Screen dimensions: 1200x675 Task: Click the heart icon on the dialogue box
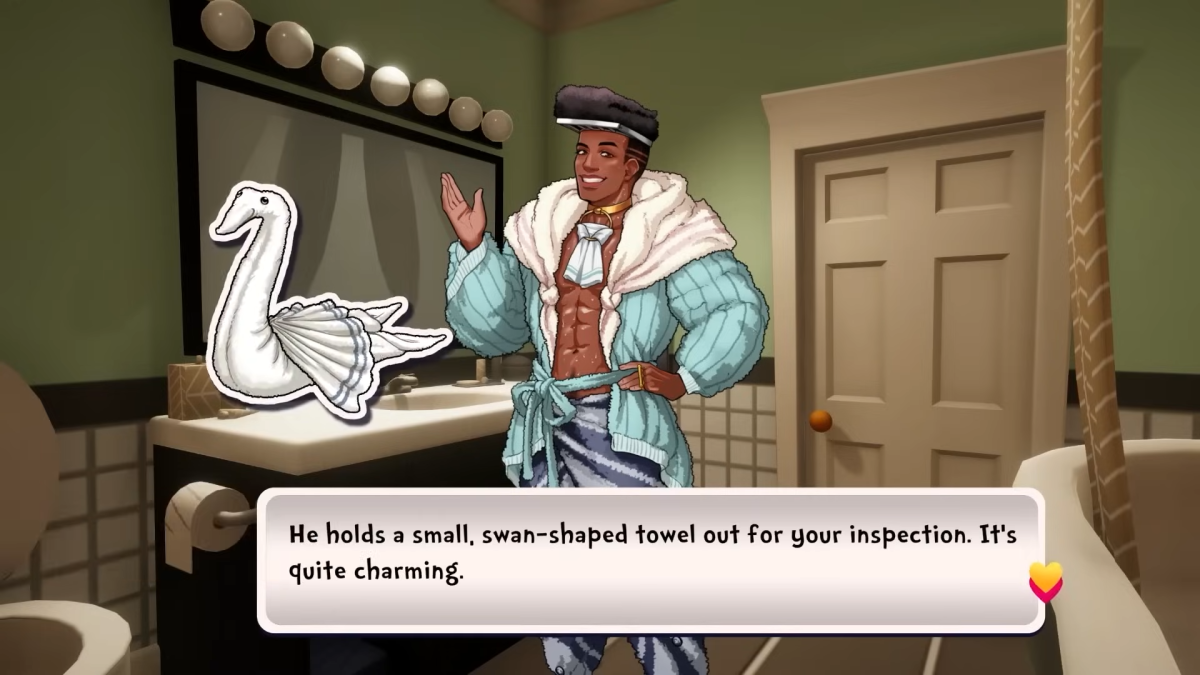(x=1045, y=581)
